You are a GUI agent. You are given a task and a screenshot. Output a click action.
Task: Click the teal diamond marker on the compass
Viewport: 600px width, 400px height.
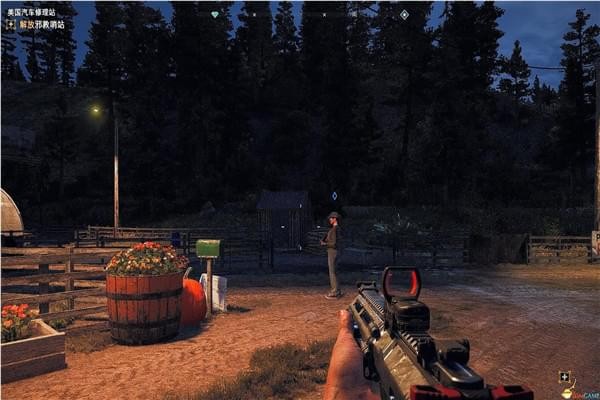[215, 15]
